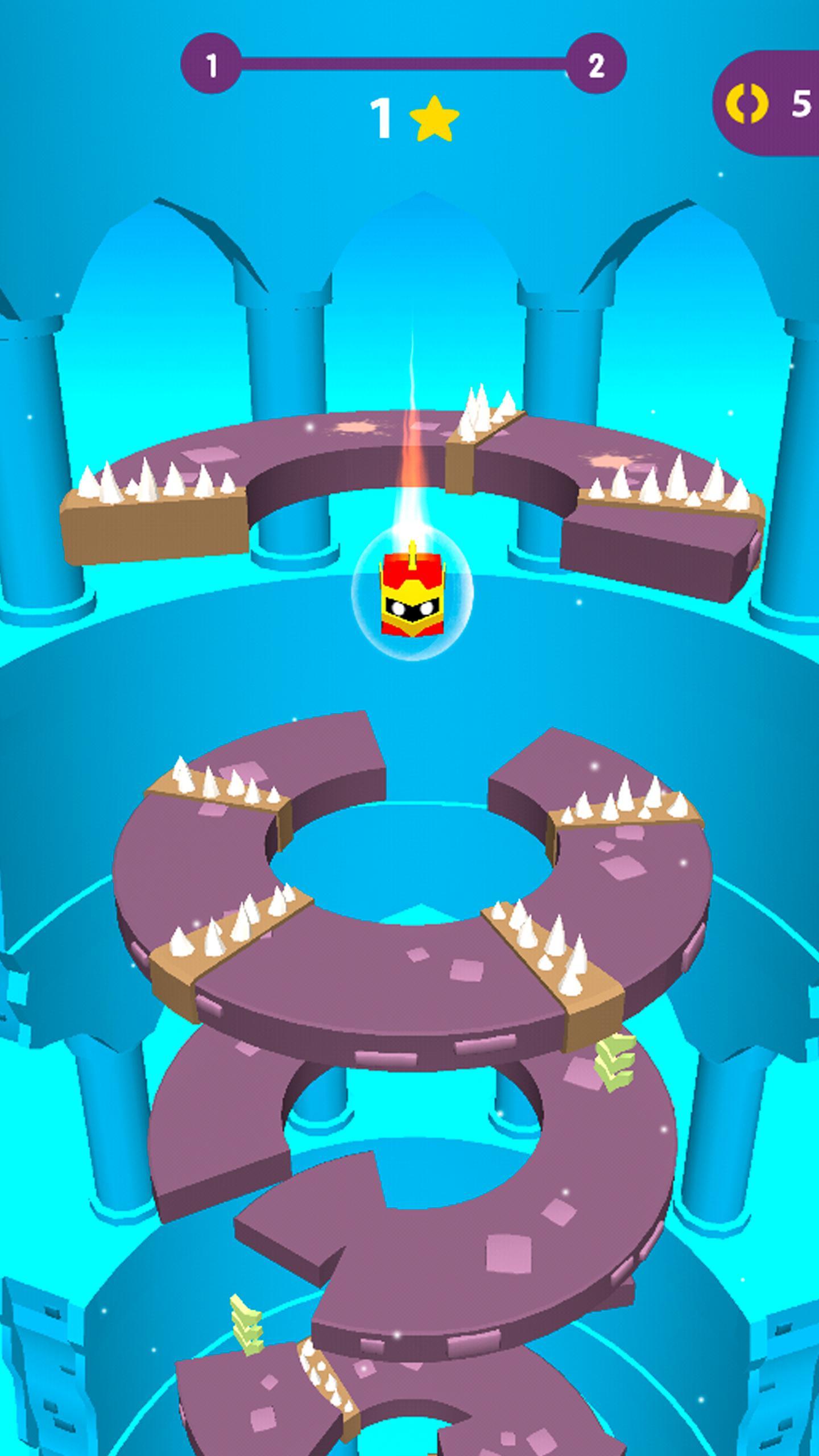This screenshot has height=1456, width=819.
Task: Tap the coin counter showing 5
Action: tap(803, 104)
